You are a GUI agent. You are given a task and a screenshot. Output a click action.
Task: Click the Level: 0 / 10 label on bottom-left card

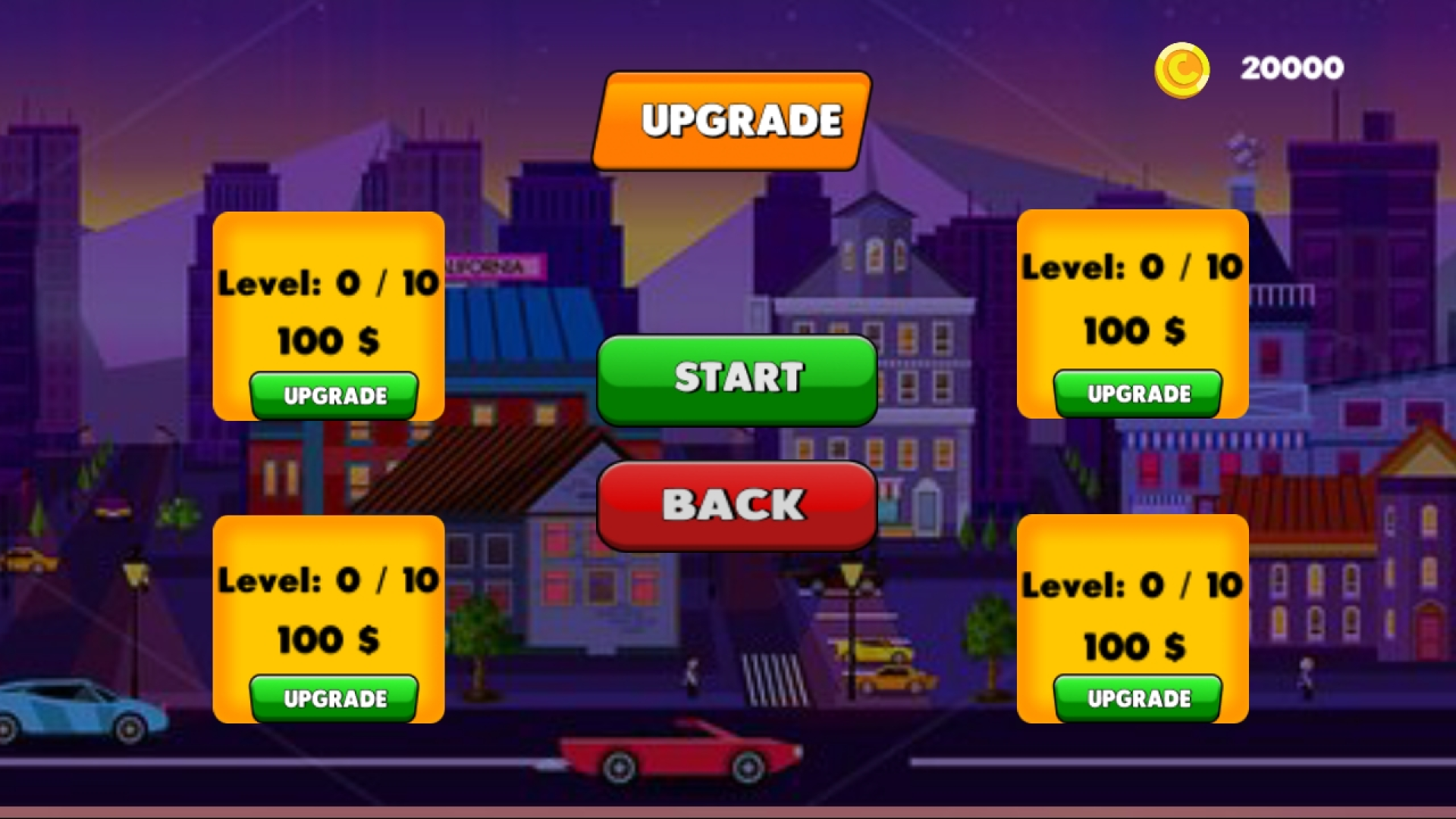coord(328,579)
